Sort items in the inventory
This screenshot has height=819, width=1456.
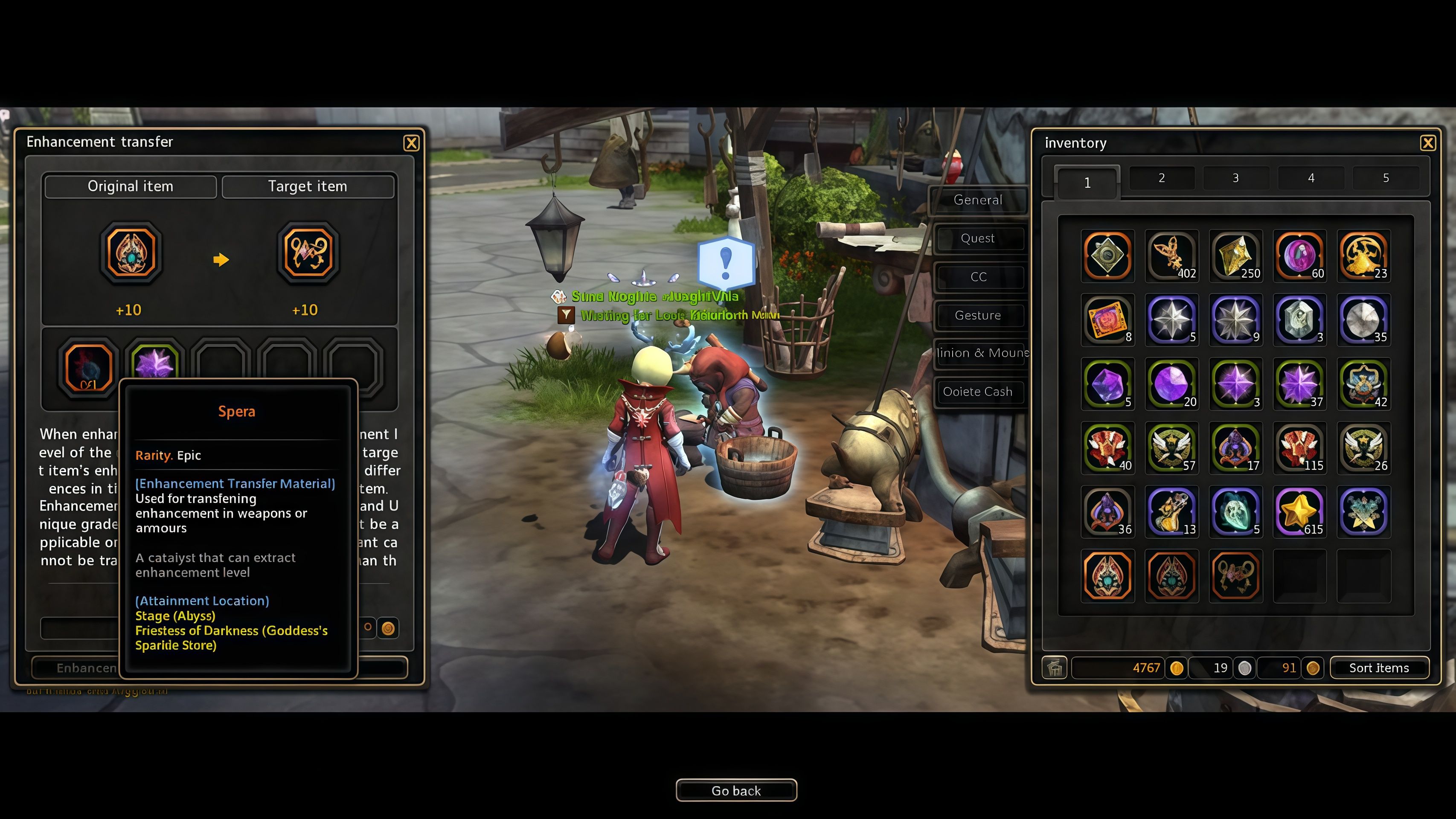(x=1378, y=668)
